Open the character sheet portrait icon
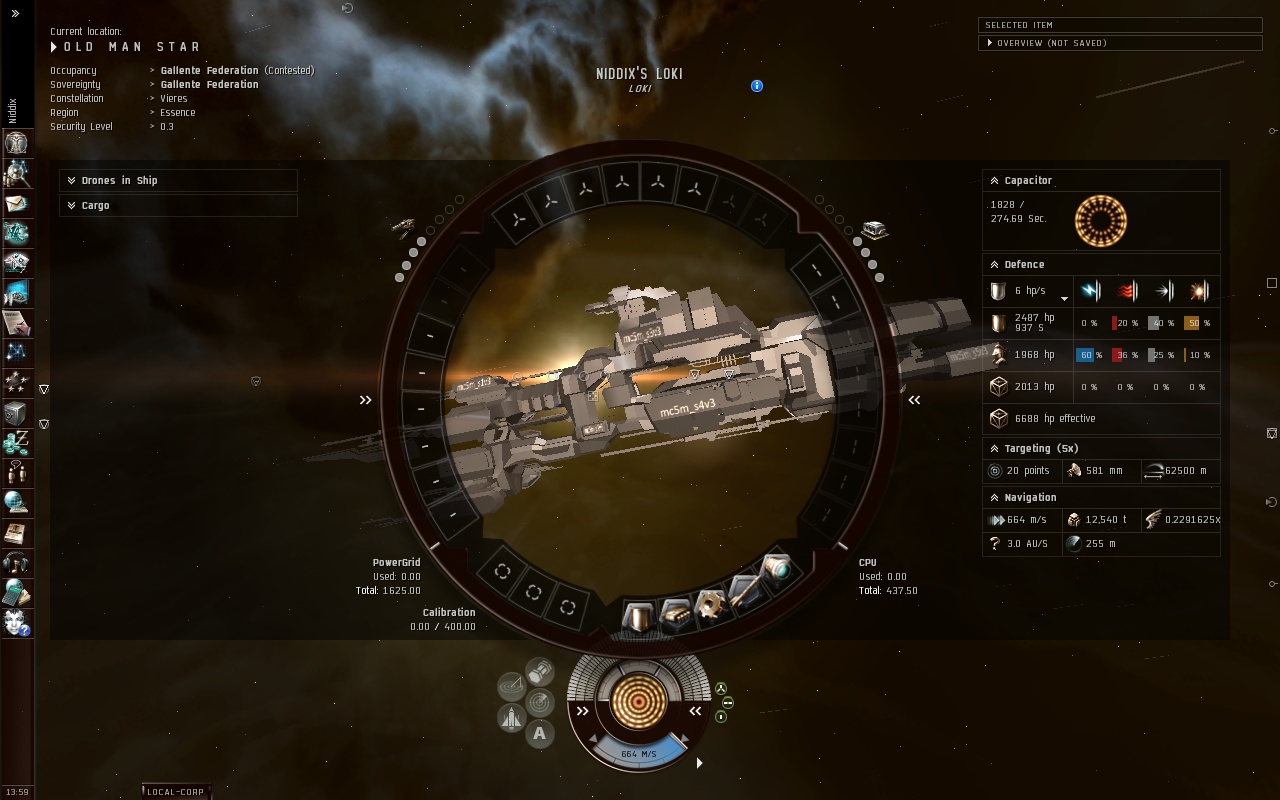This screenshot has width=1280, height=800. tap(16, 142)
